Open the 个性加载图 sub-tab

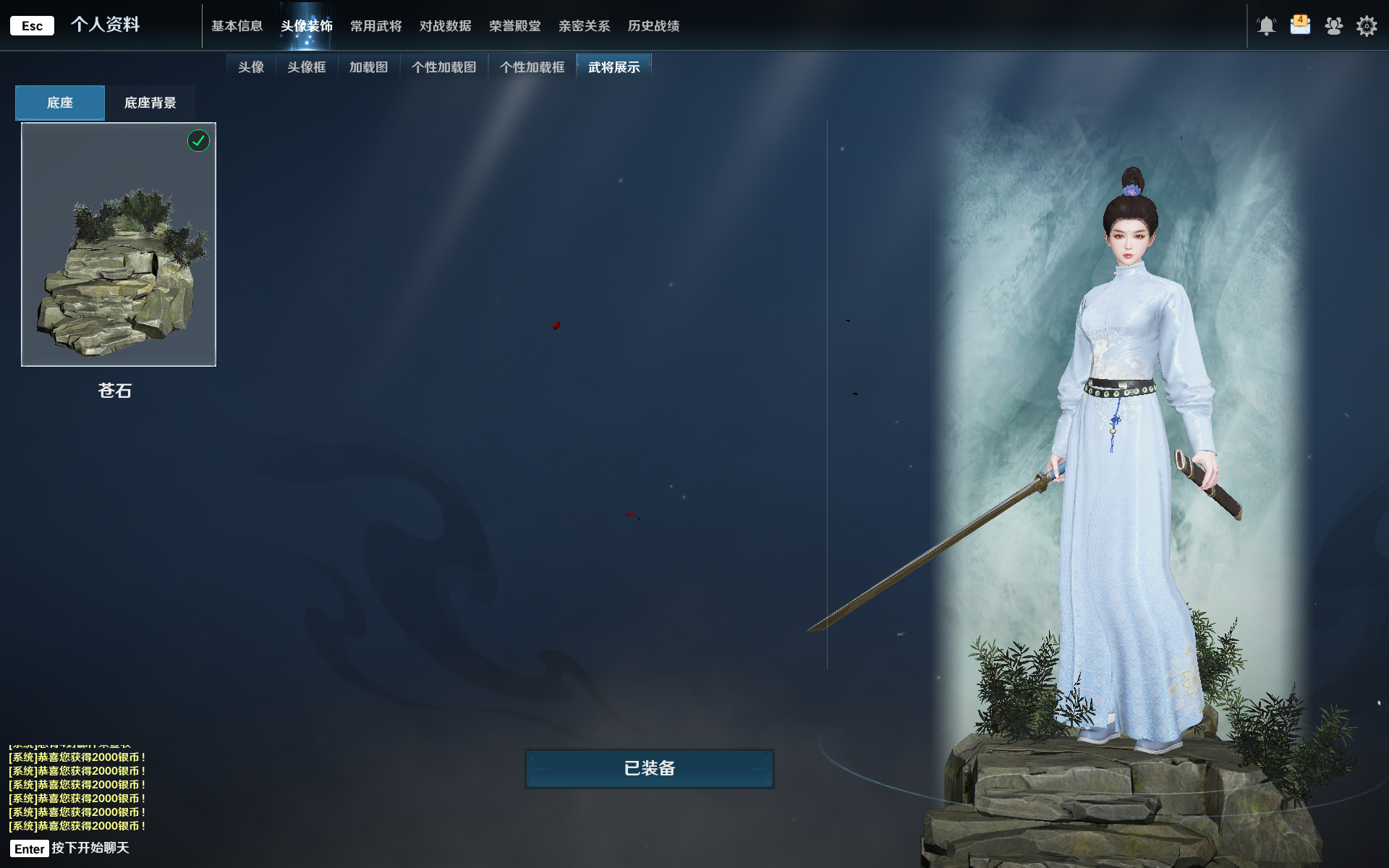443,67
